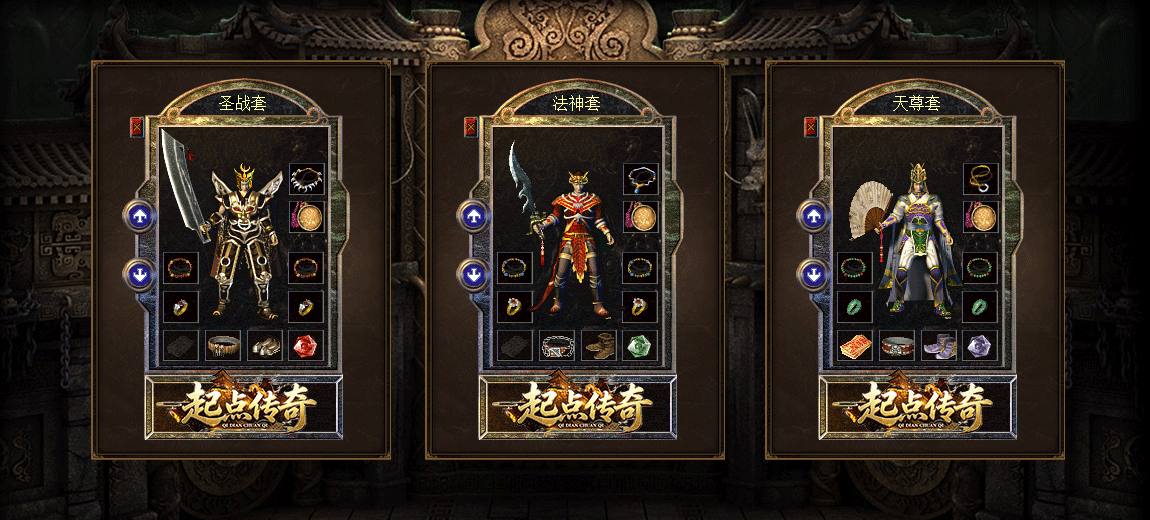Viewport: 1150px width, 520px height.
Task: Select the red talisman slot in 天尊套
Action: click(855, 346)
